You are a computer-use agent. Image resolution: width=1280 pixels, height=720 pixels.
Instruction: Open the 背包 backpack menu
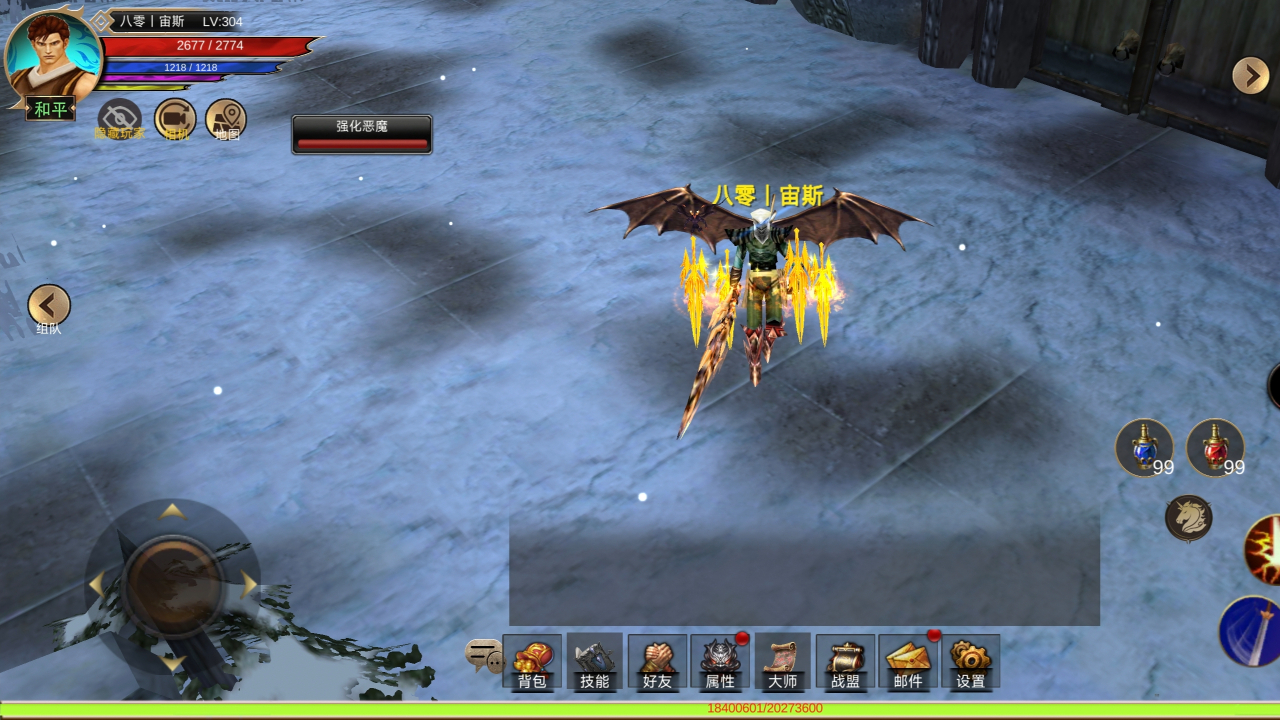pos(532,662)
